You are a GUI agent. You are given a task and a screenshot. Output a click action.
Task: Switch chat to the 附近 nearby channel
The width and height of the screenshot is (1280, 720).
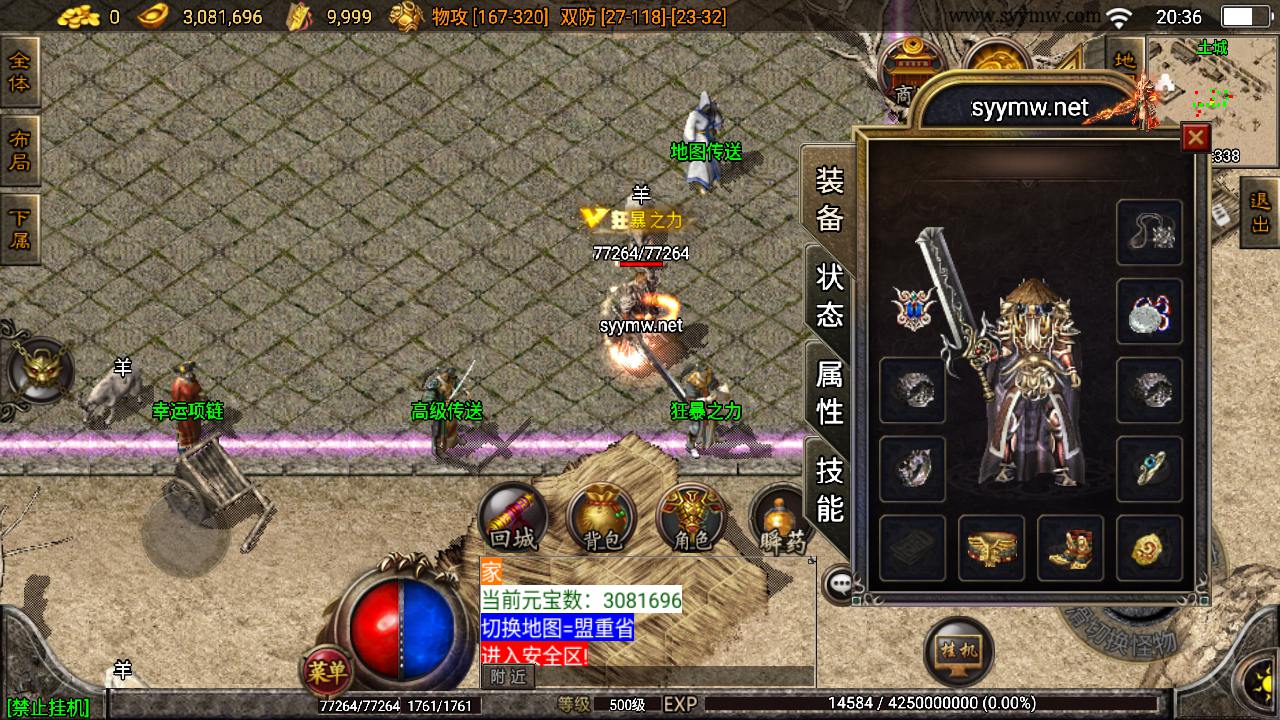[x=507, y=677]
